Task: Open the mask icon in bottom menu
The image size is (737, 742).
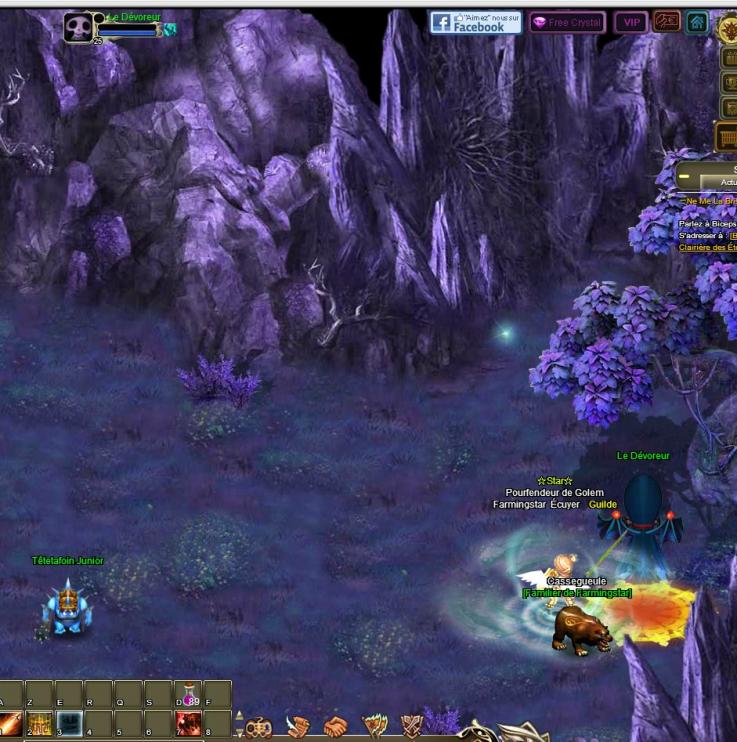Action: [258, 727]
